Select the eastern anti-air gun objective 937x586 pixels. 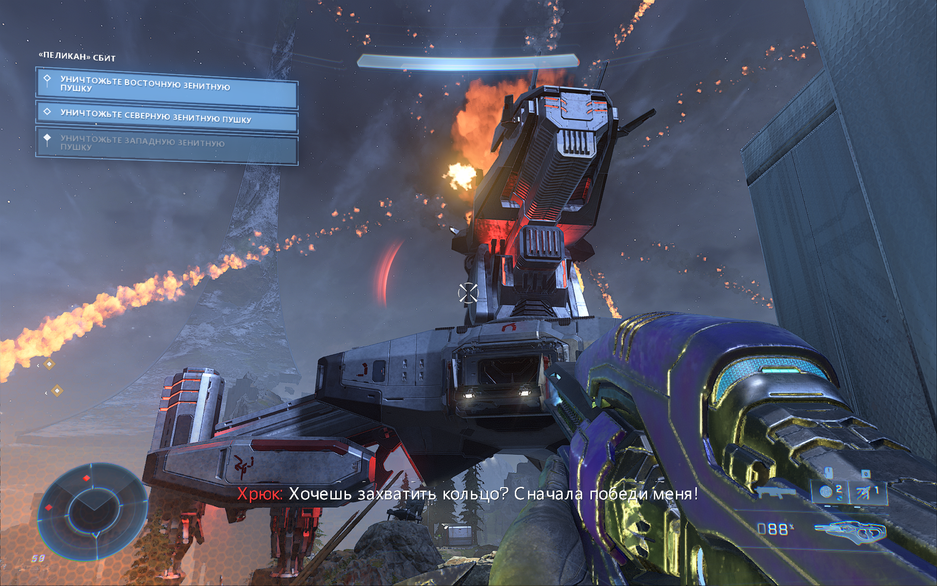point(167,88)
